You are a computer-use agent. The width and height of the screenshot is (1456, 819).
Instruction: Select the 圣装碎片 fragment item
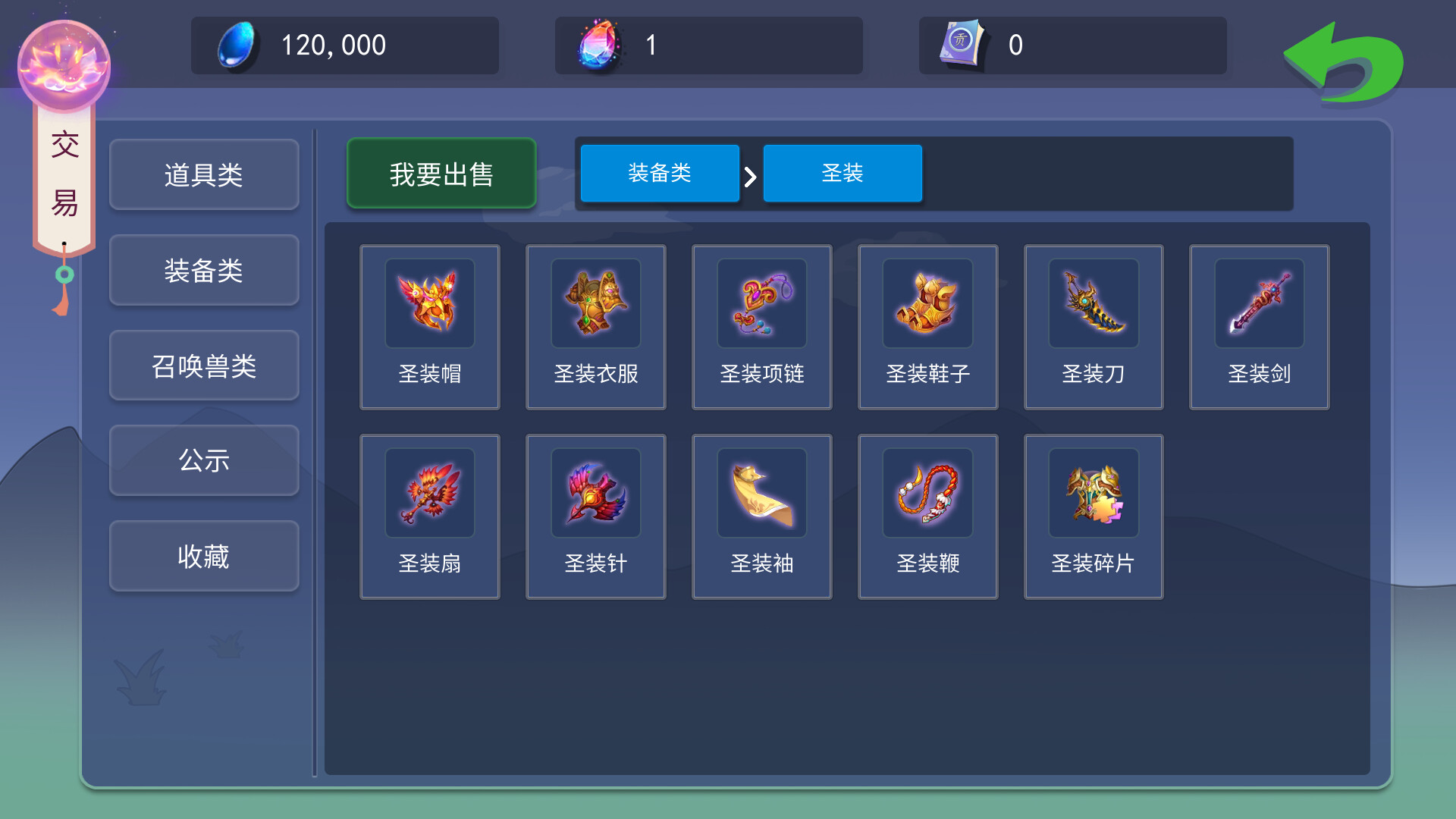point(1093,516)
